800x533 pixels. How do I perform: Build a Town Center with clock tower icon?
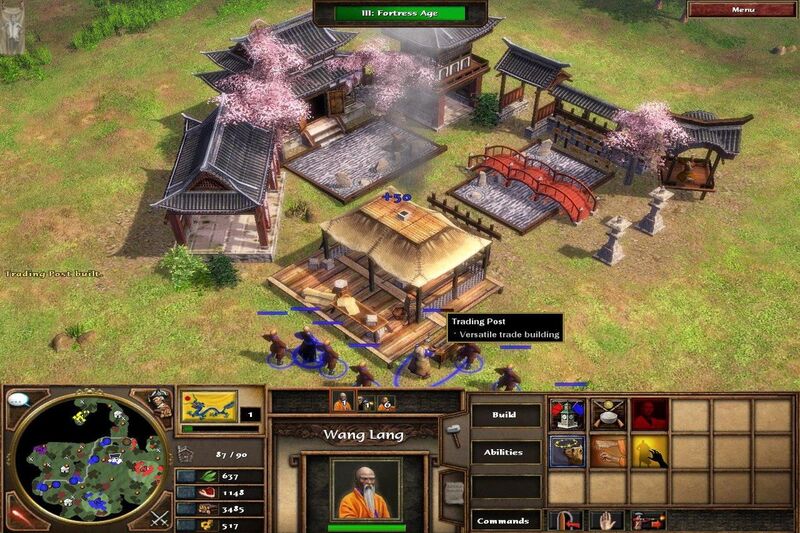565,415
